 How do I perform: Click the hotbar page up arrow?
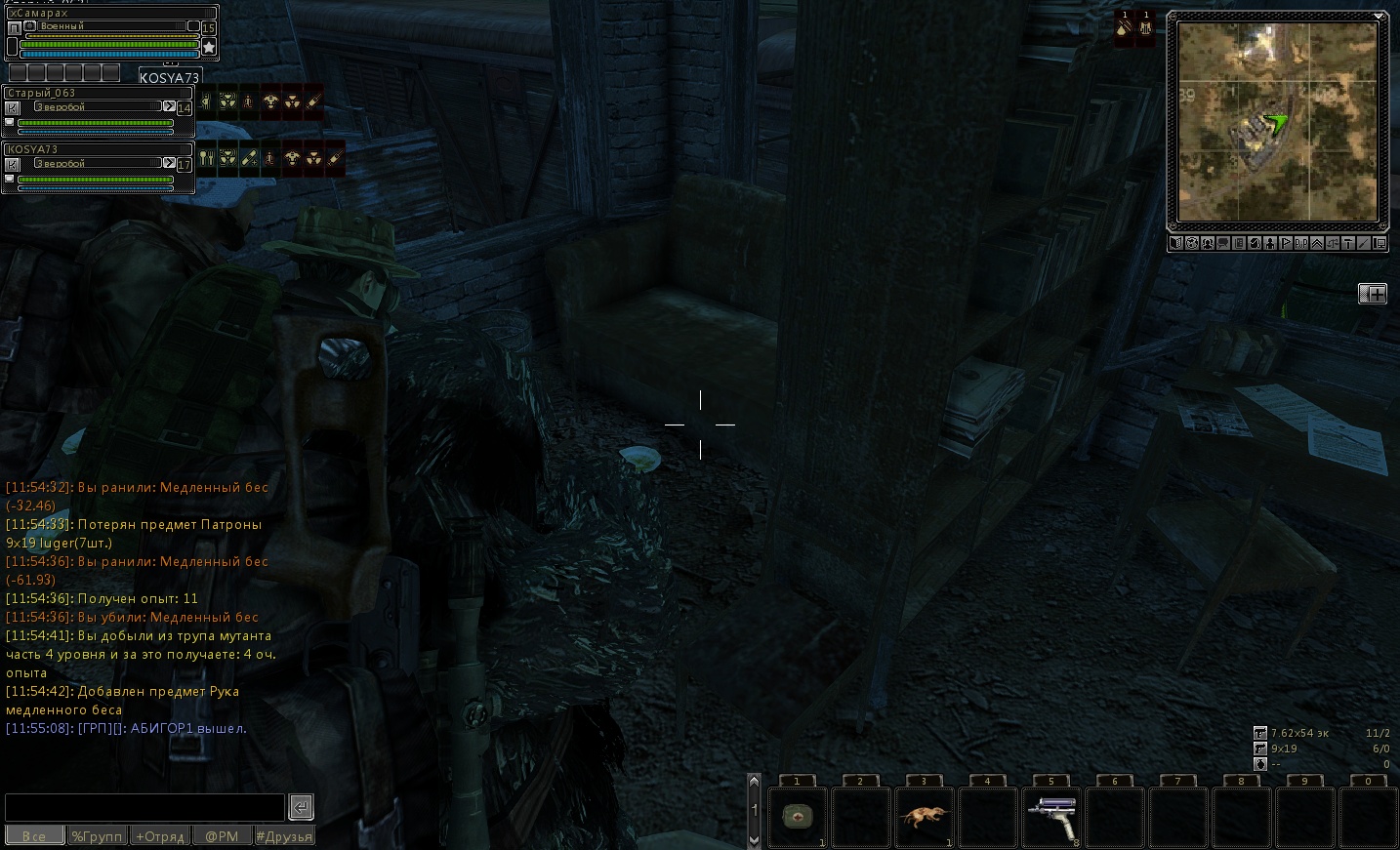754,782
